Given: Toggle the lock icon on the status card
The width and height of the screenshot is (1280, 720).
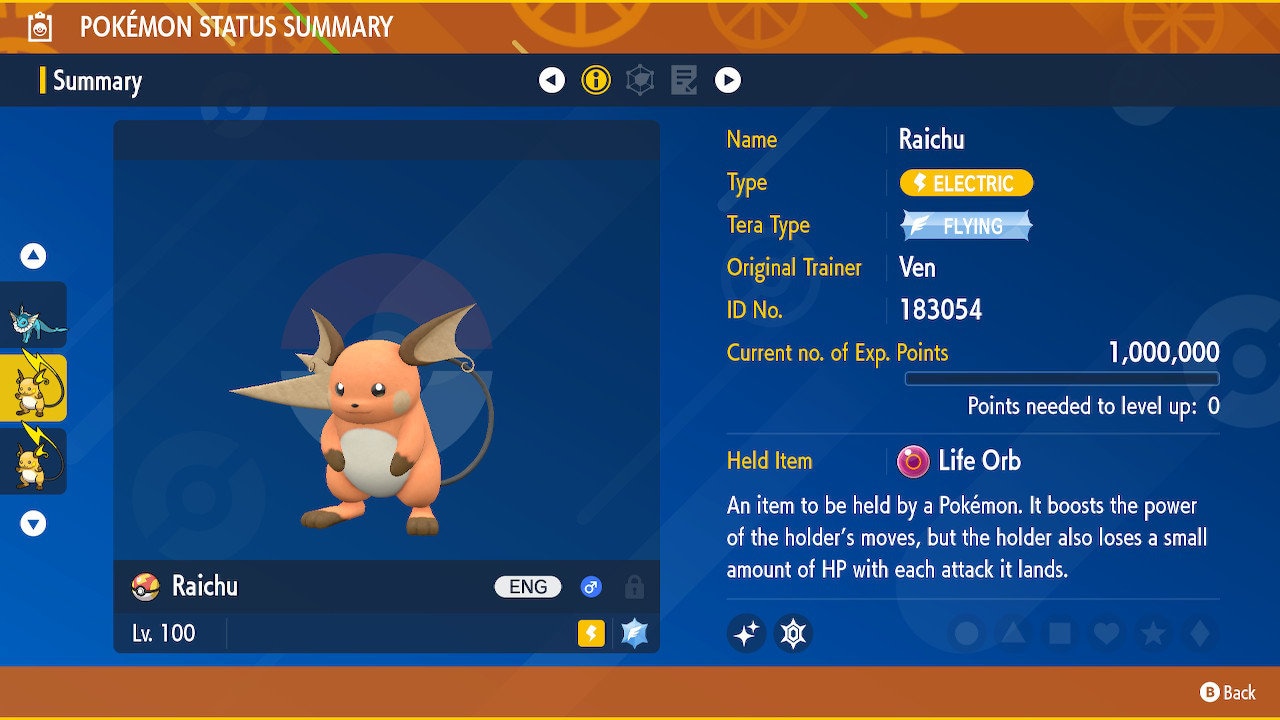Looking at the screenshot, I should pyautogui.click(x=634, y=587).
